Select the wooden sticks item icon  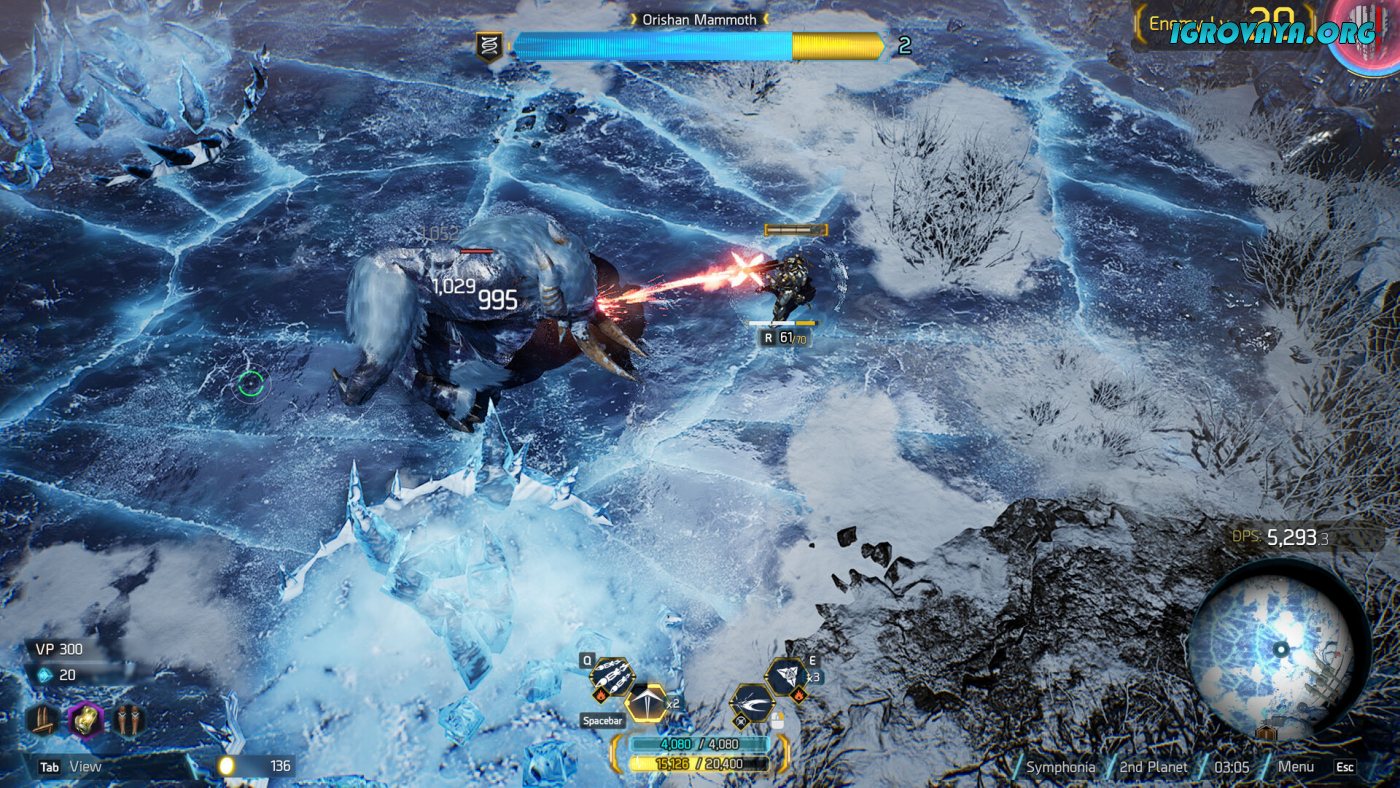click(x=43, y=719)
